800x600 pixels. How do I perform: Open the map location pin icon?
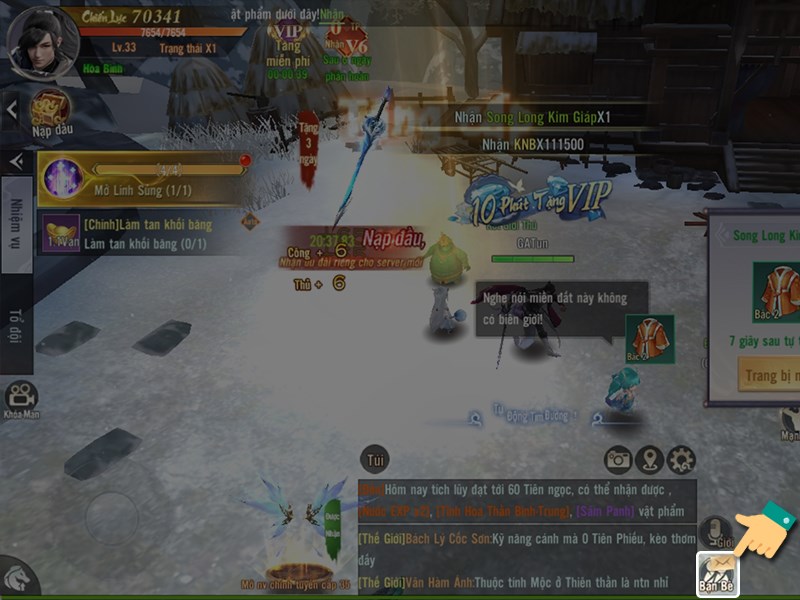point(650,460)
